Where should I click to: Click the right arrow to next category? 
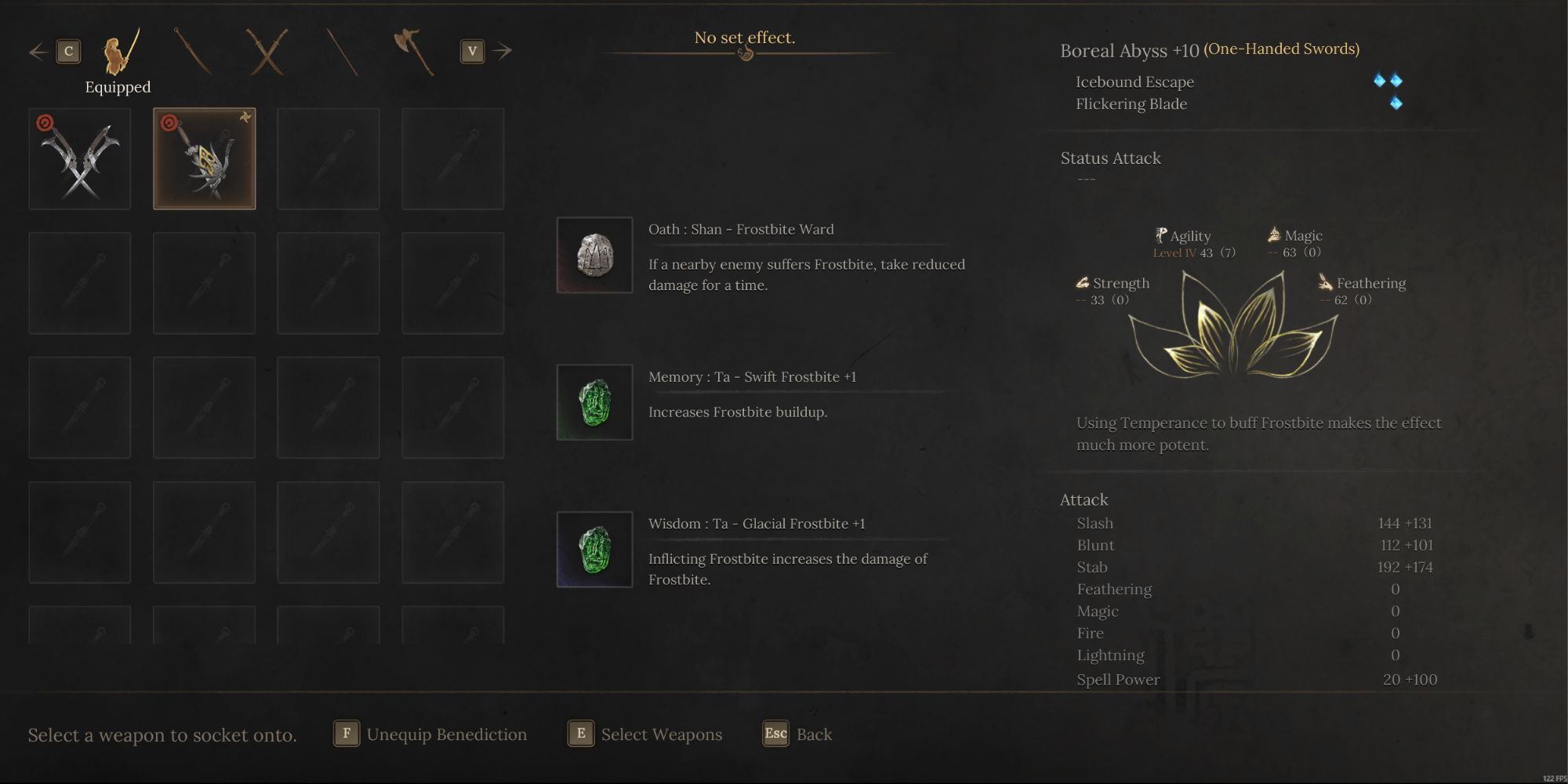[502, 50]
